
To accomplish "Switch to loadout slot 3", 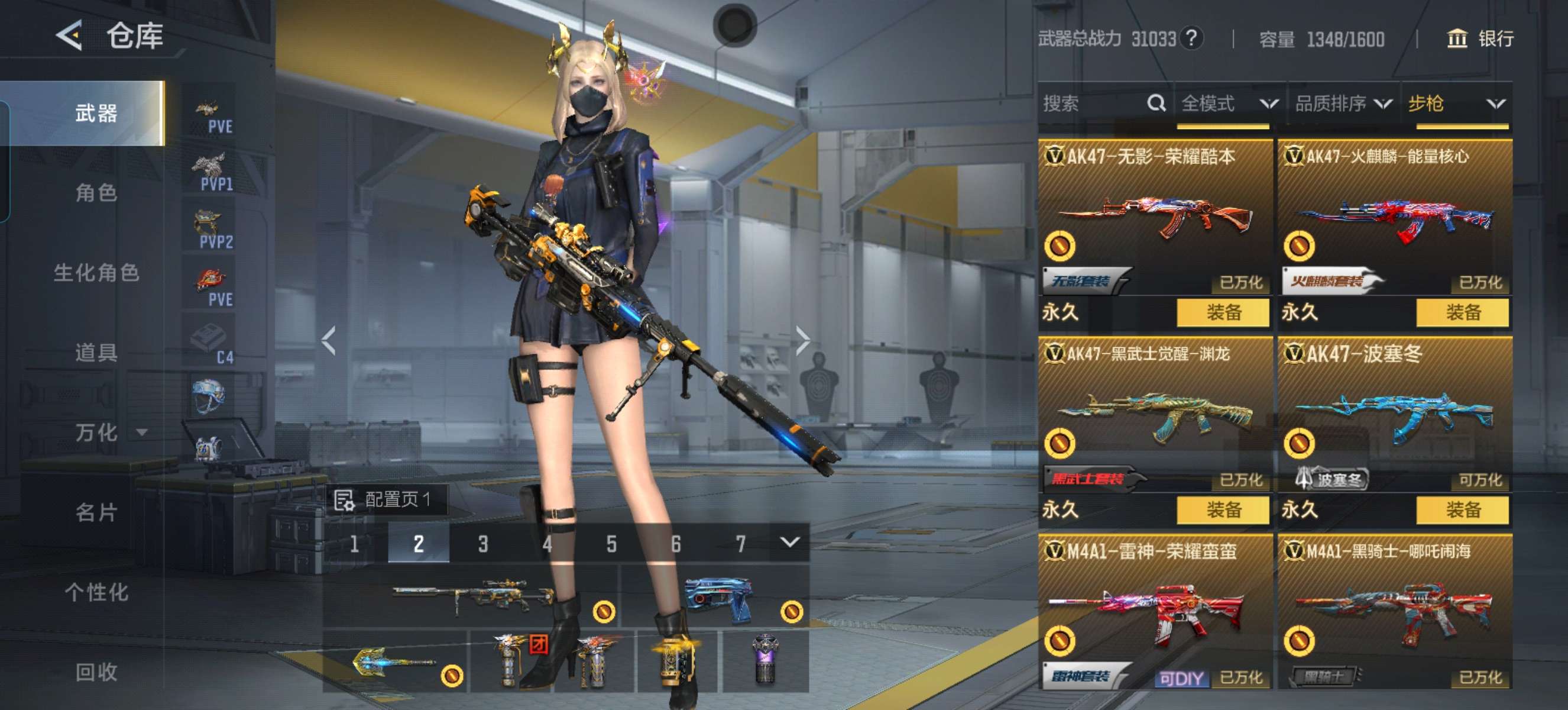I will point(482,543).
